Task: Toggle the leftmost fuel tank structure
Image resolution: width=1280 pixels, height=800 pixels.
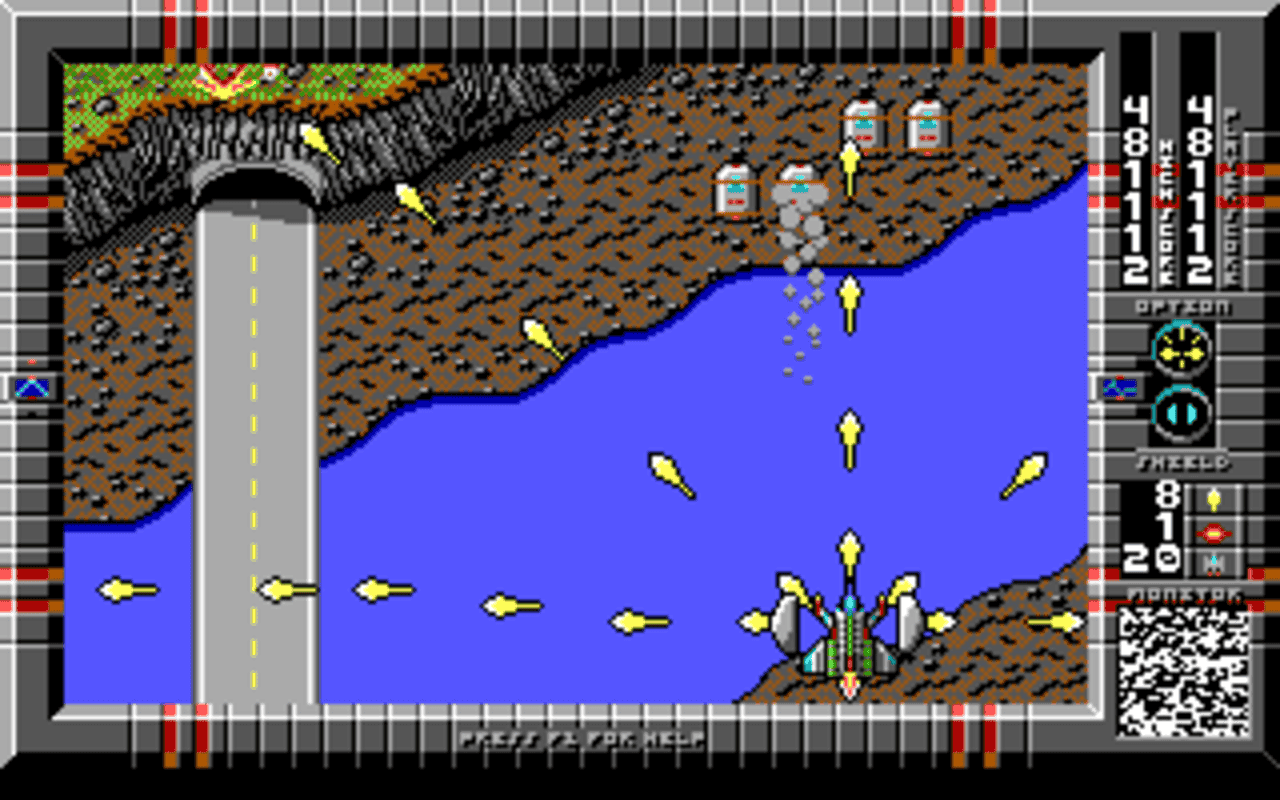Action: [735, 190]
